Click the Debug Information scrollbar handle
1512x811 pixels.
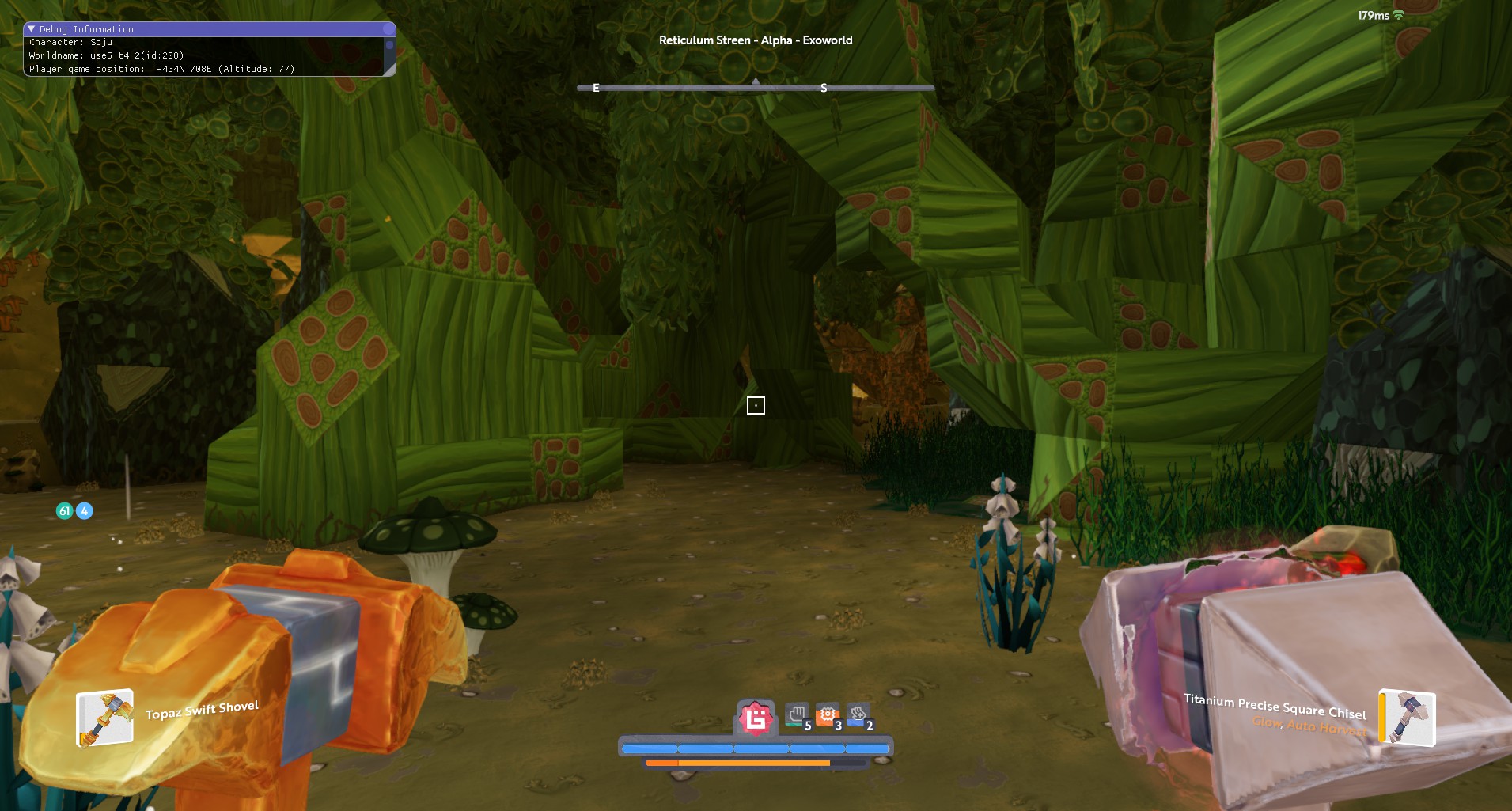(x=388, y=46)
